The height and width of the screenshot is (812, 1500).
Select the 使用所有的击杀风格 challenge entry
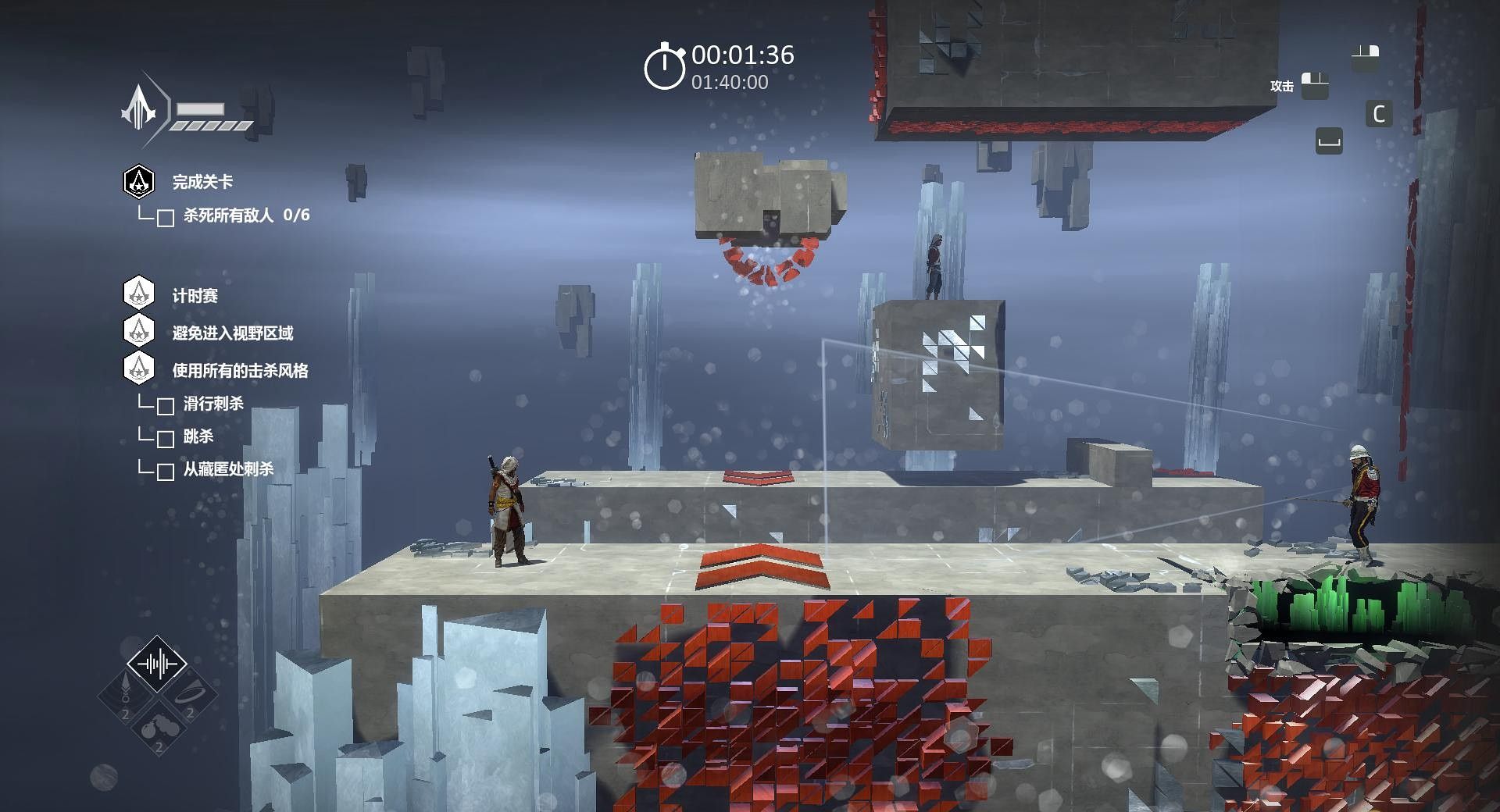(x=240, y=371)
